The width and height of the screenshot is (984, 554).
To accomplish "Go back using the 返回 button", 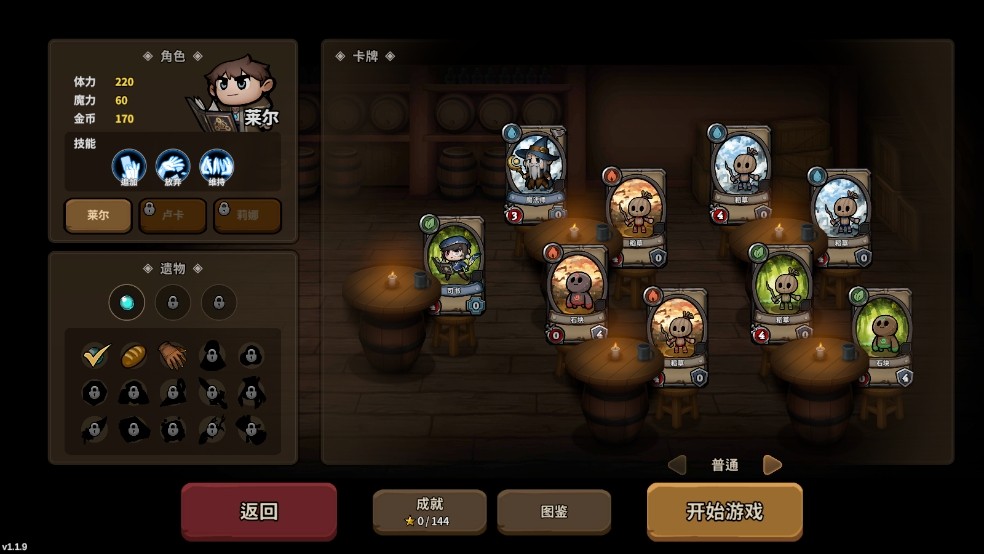I will pyautogui.click(x=259, y=511).
